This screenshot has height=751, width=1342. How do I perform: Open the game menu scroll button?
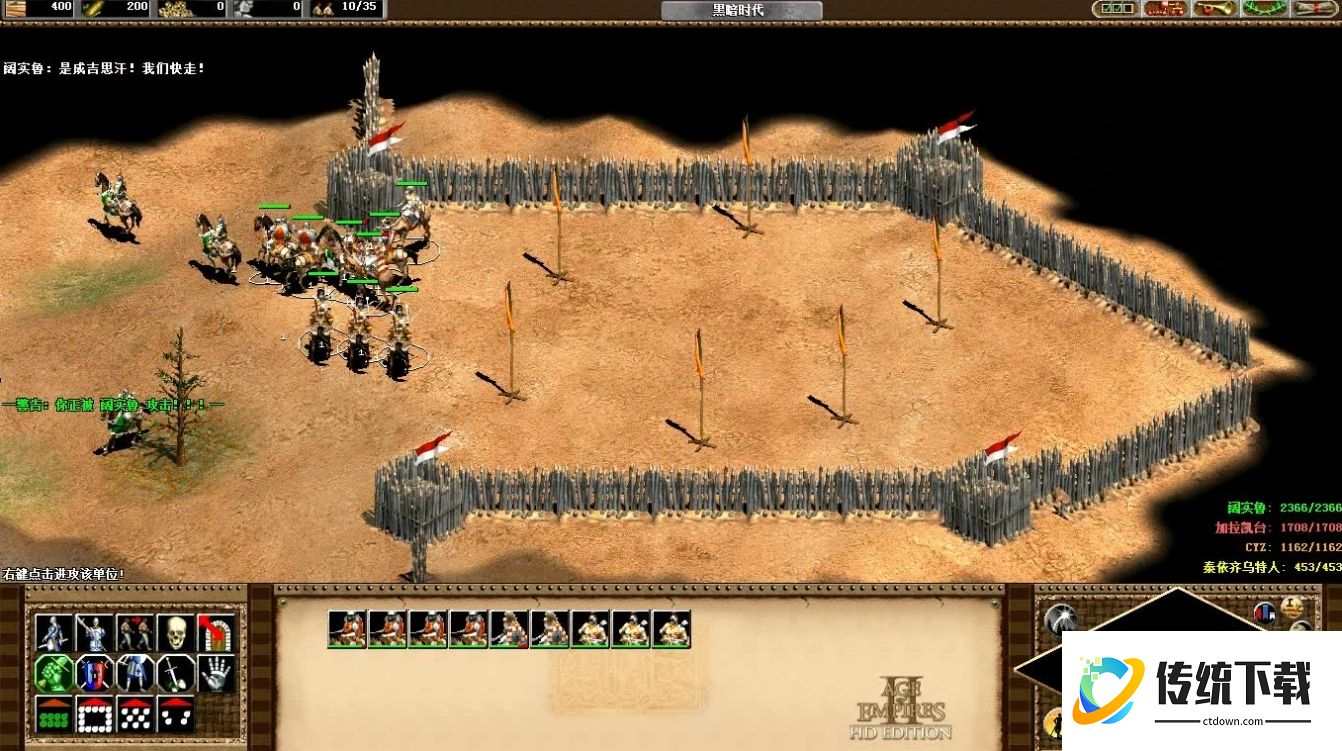coord(1315,9)
